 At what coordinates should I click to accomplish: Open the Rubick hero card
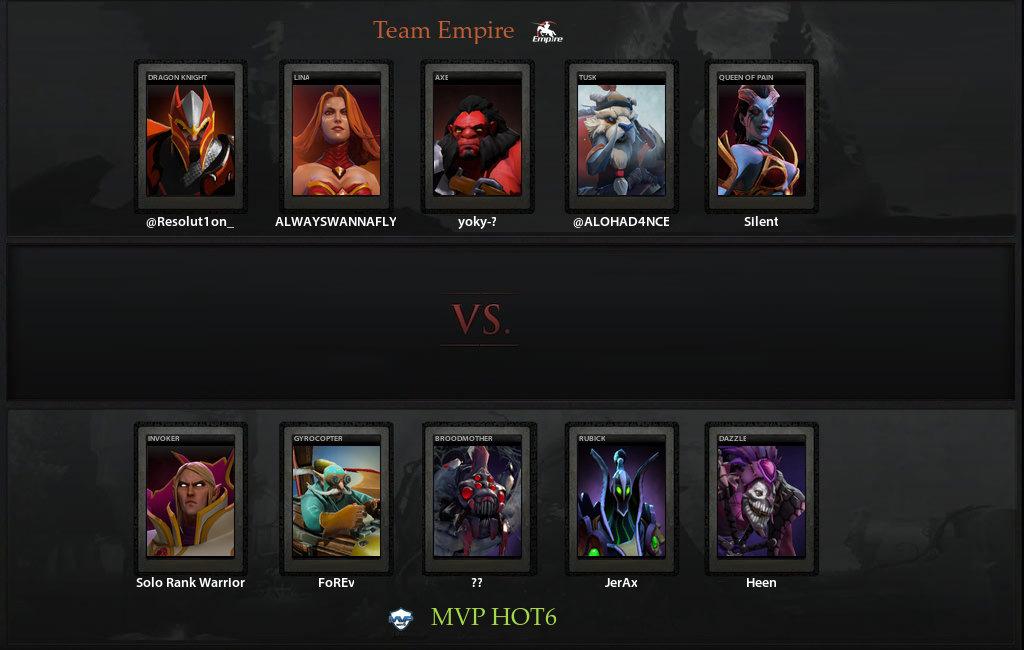(621, 500)
